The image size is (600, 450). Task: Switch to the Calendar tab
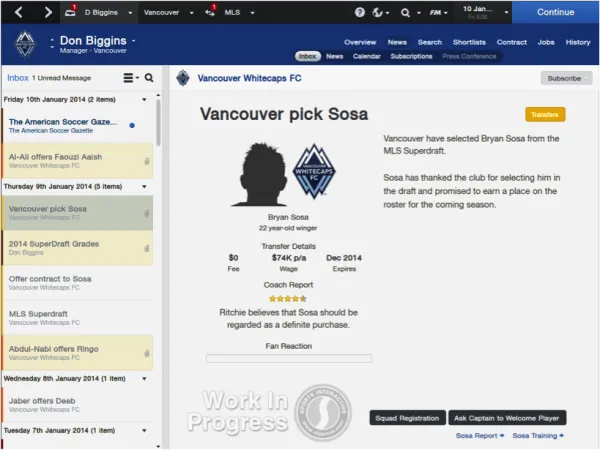coord(366,57)
